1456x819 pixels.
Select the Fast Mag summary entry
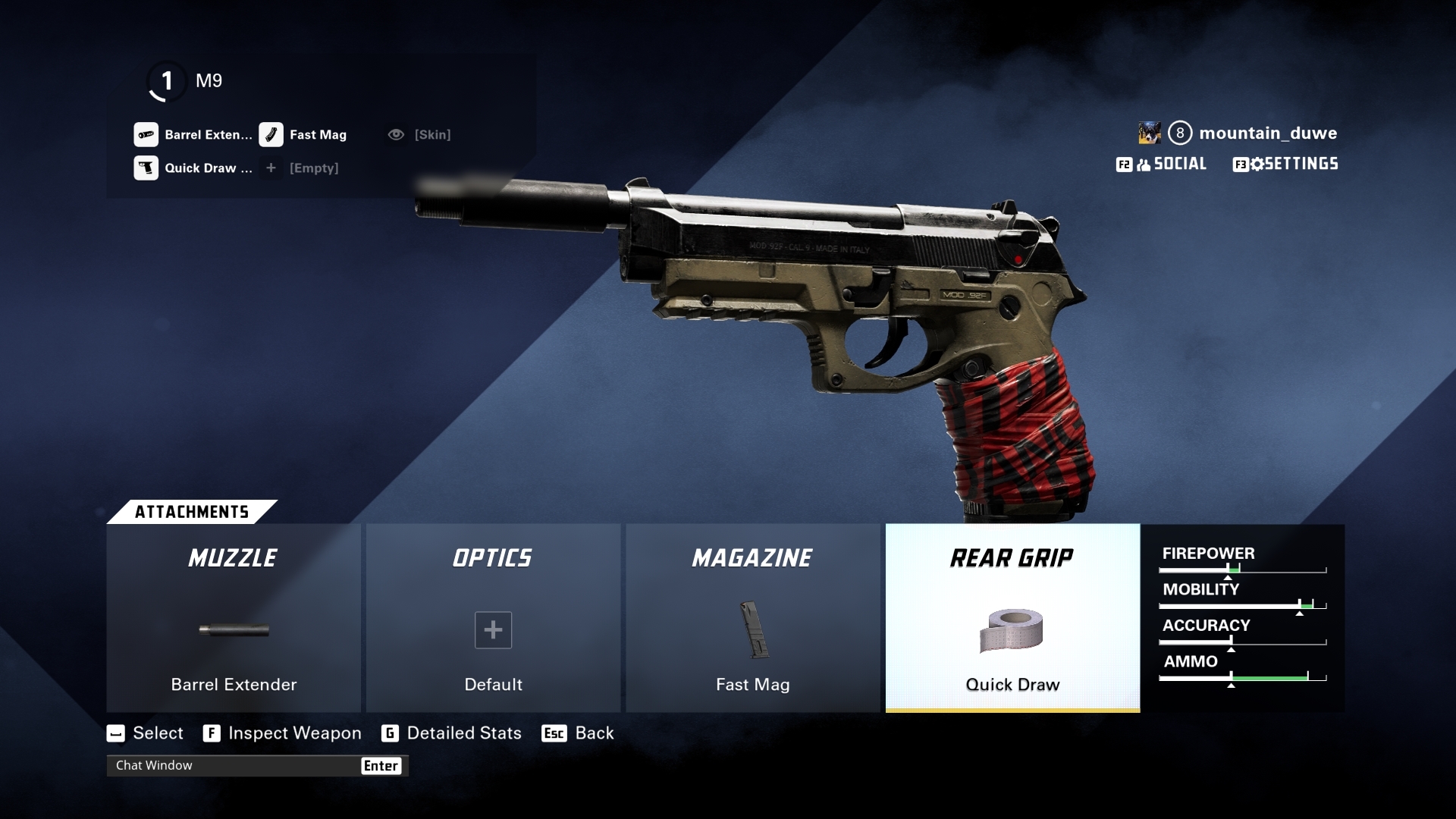click(303, 135)
